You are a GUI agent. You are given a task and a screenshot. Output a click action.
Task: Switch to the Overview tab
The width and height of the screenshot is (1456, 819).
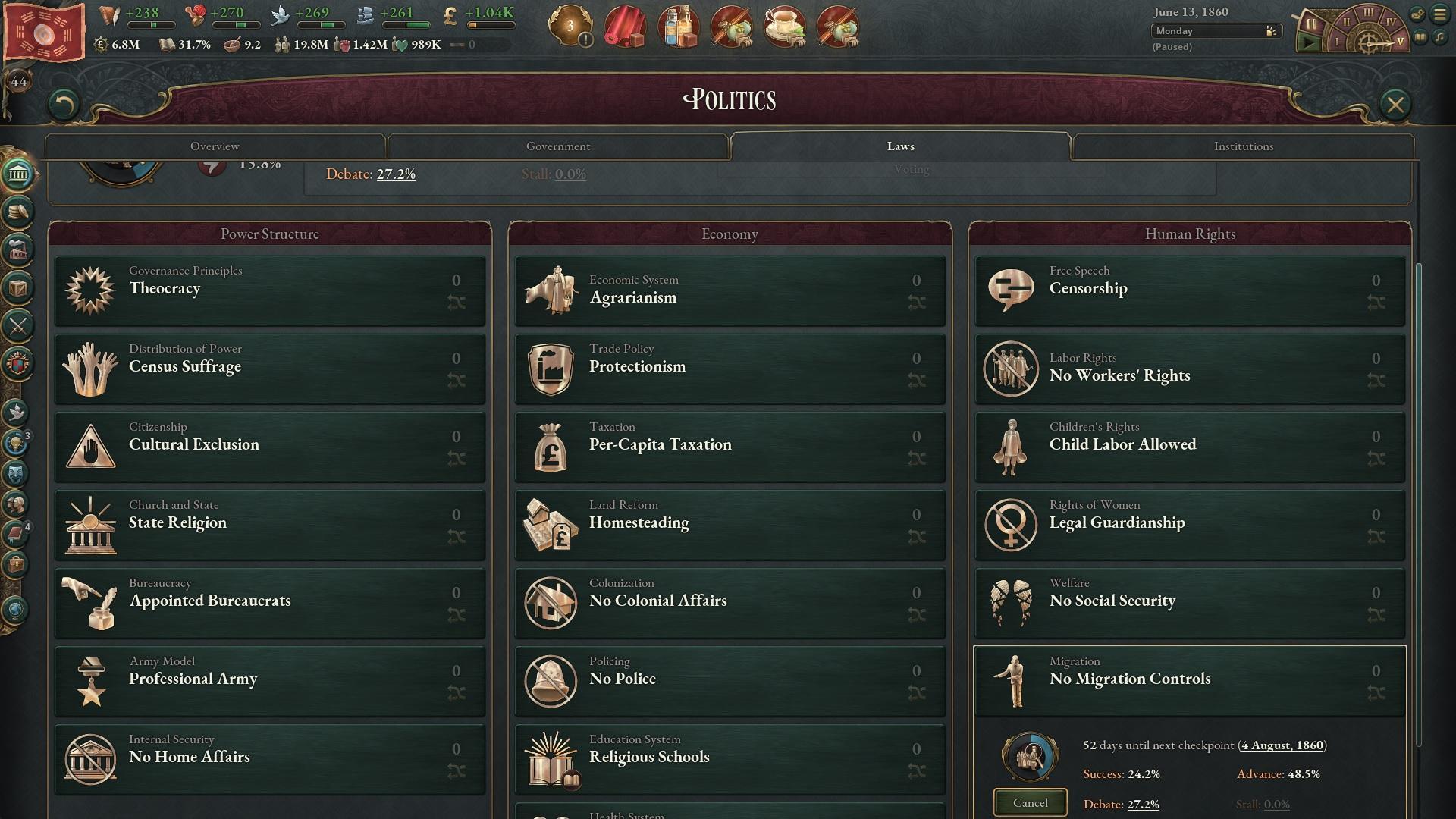[215, 146]
